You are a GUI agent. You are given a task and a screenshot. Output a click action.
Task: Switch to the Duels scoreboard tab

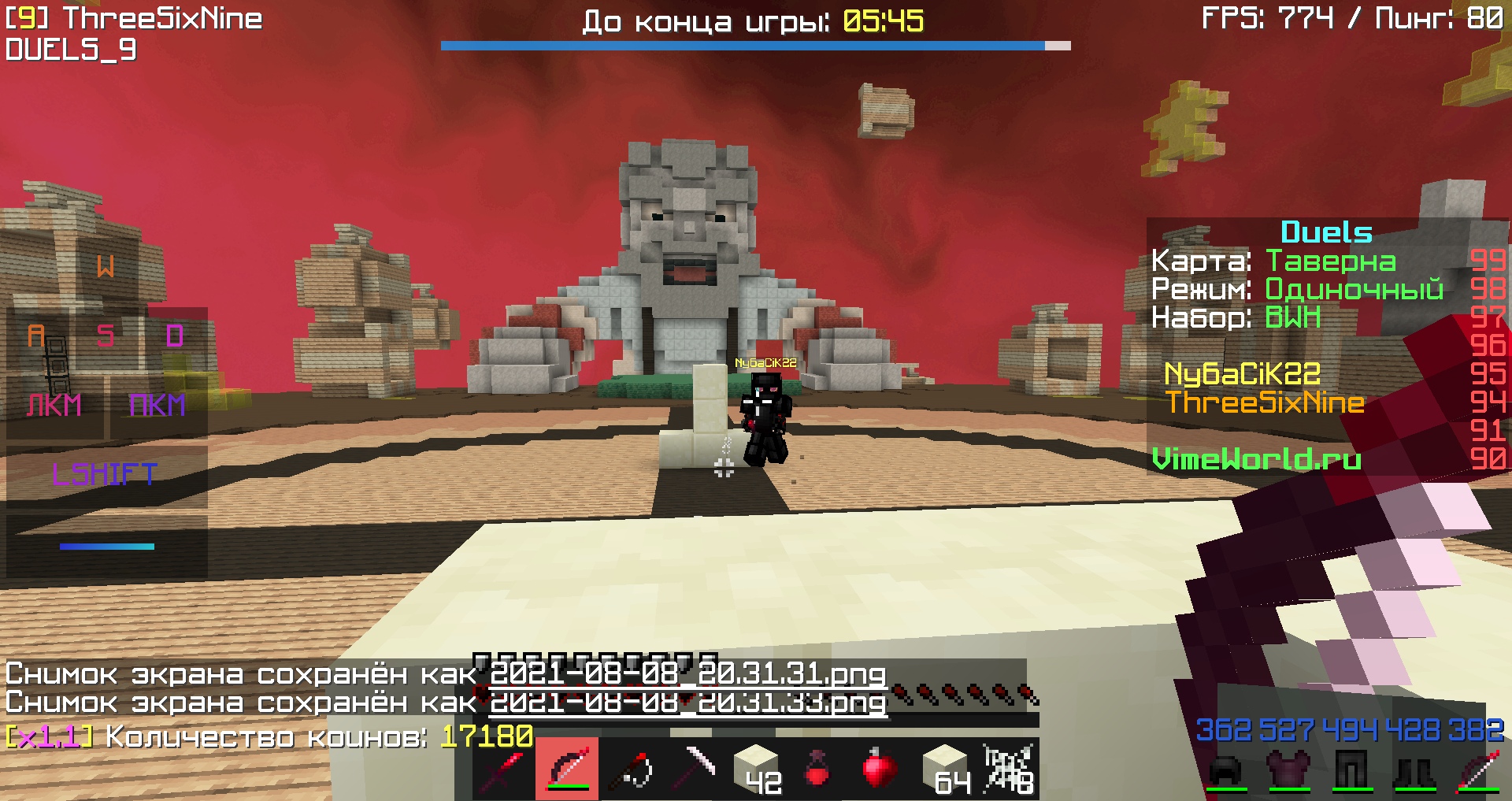(x=1325, y=231)
